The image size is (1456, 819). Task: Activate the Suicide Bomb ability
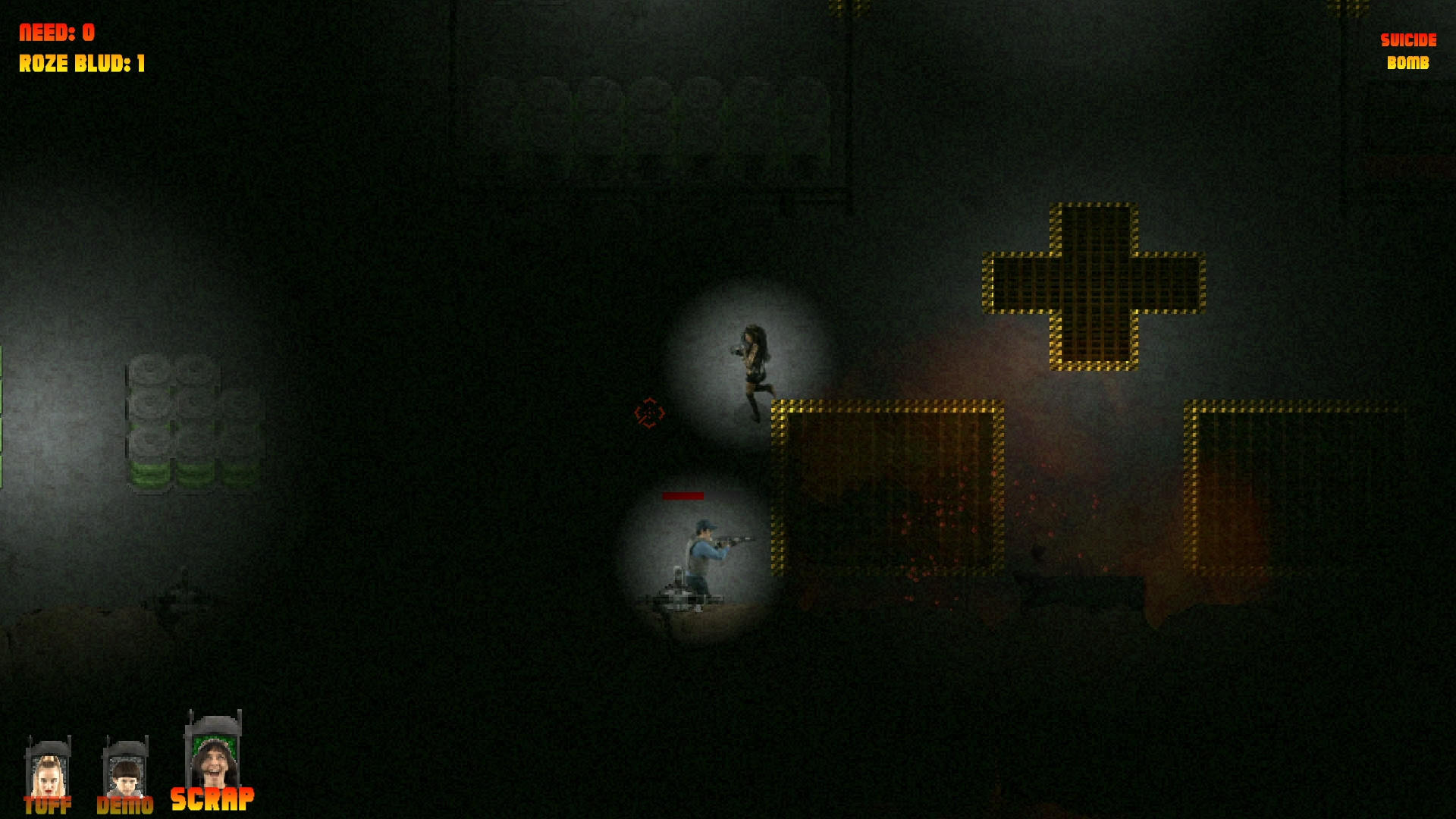[1407, 52]
